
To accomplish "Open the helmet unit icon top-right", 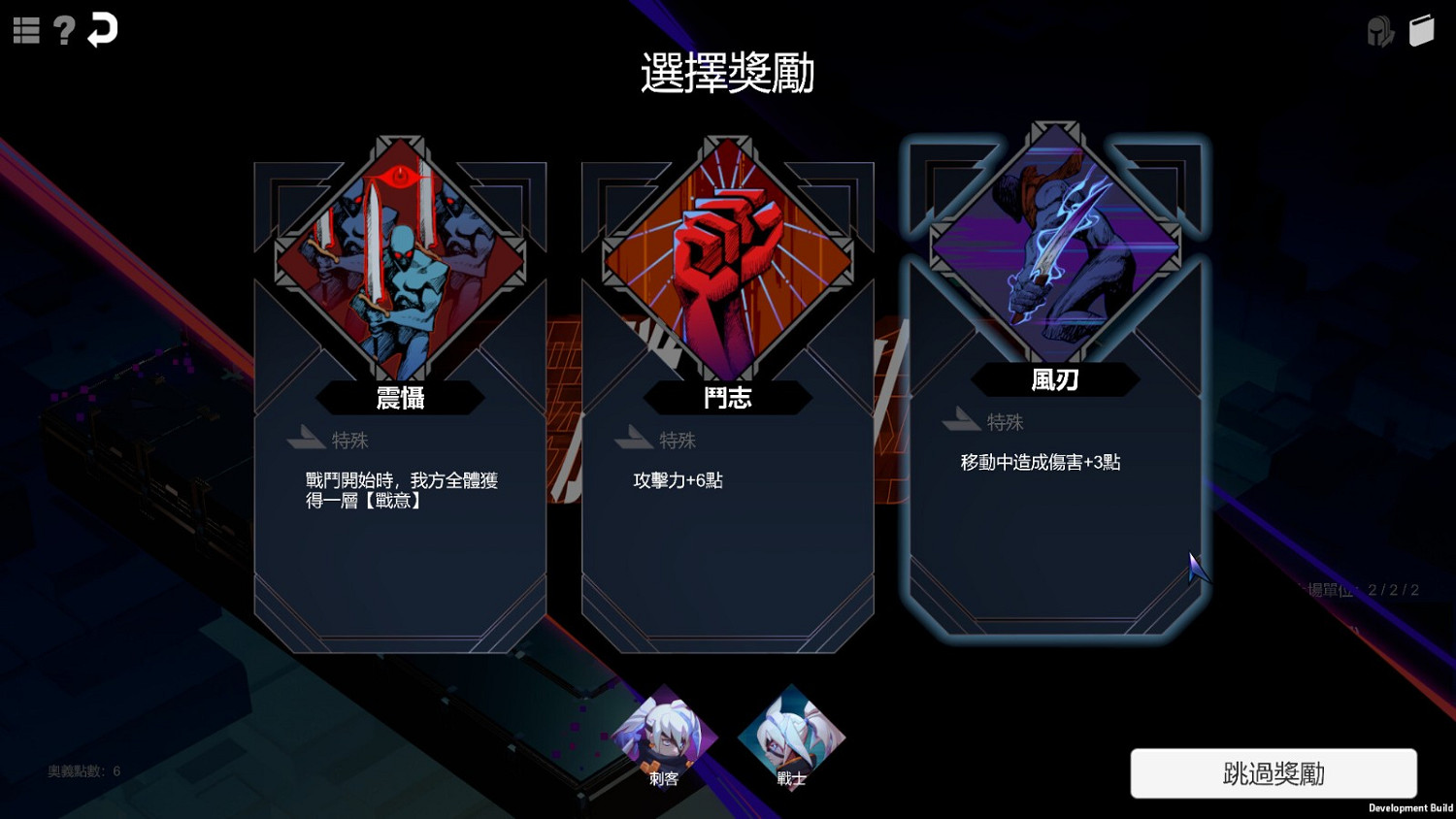I will pos(1381,30).
